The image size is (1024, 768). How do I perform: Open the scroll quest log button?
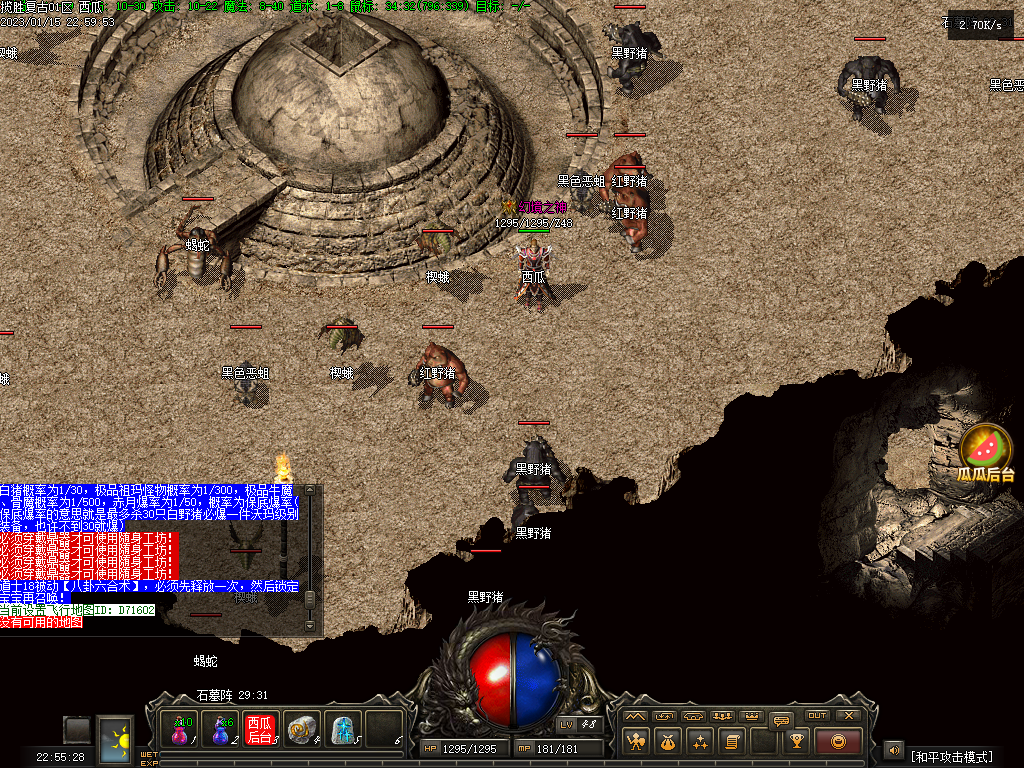(x=732, y=741)
